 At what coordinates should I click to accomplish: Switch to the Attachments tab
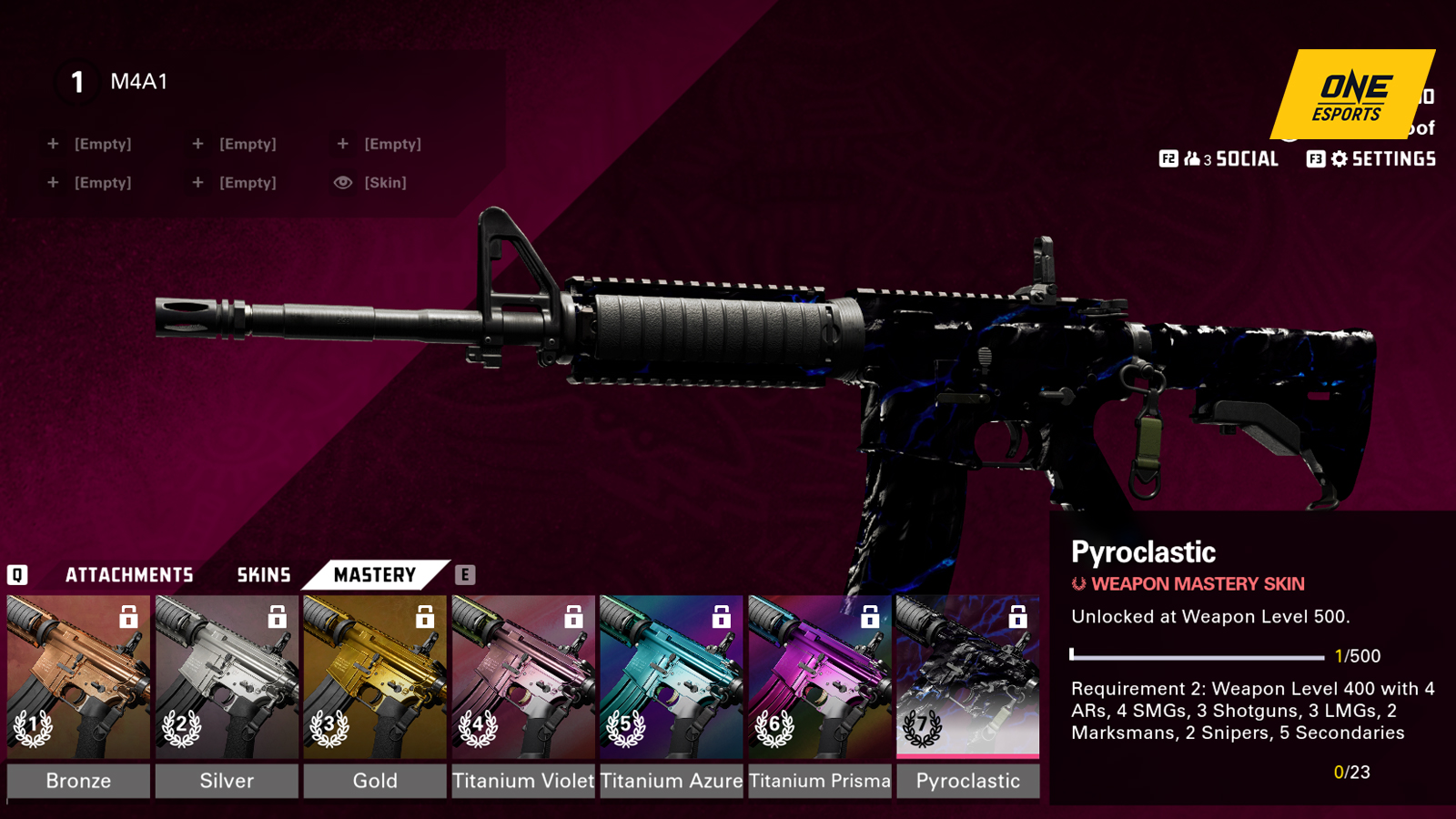click(129, 574)
